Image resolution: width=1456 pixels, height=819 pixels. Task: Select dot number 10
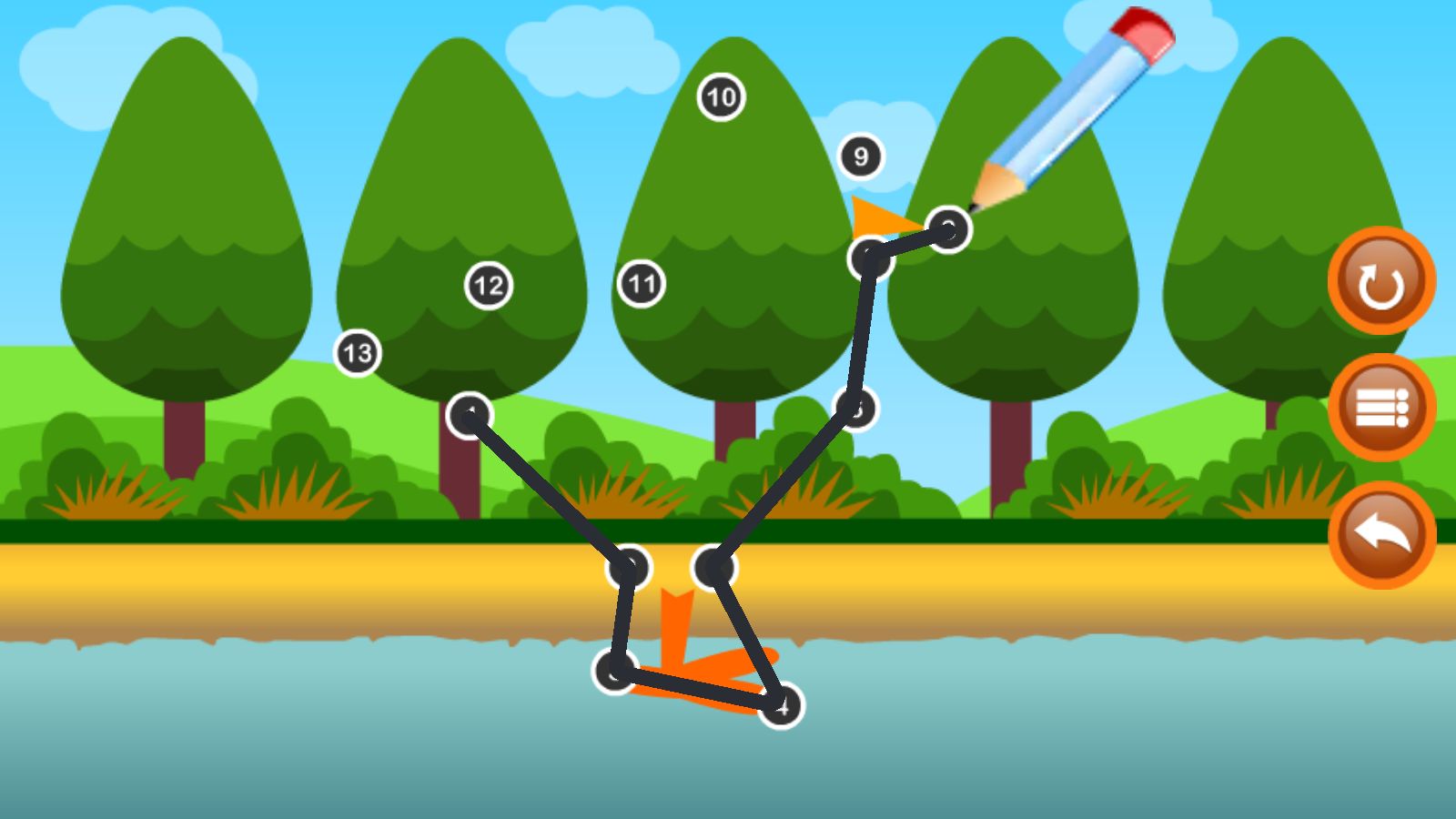[x=721, y=96]
